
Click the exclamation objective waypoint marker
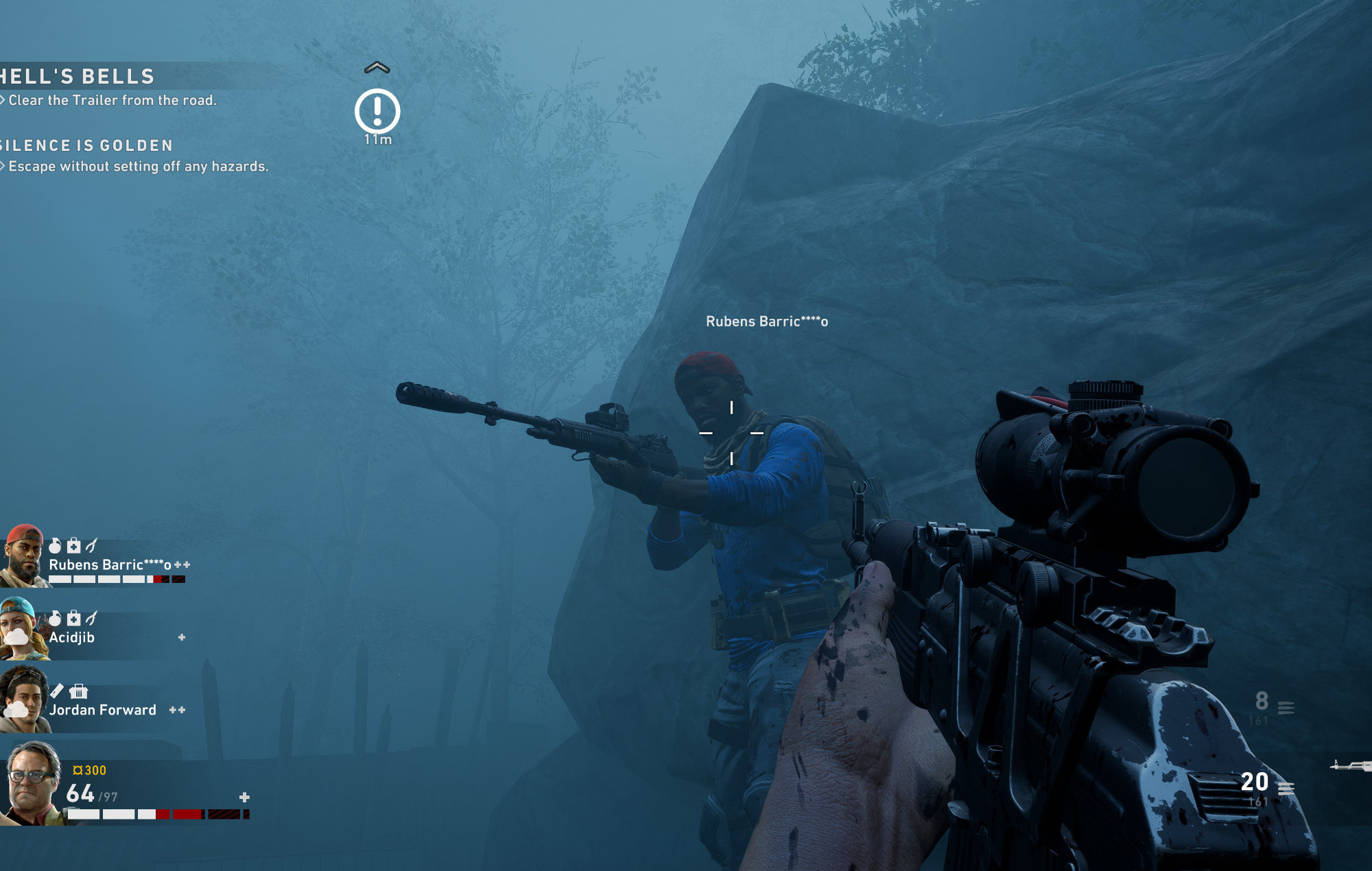pos(377,111)
